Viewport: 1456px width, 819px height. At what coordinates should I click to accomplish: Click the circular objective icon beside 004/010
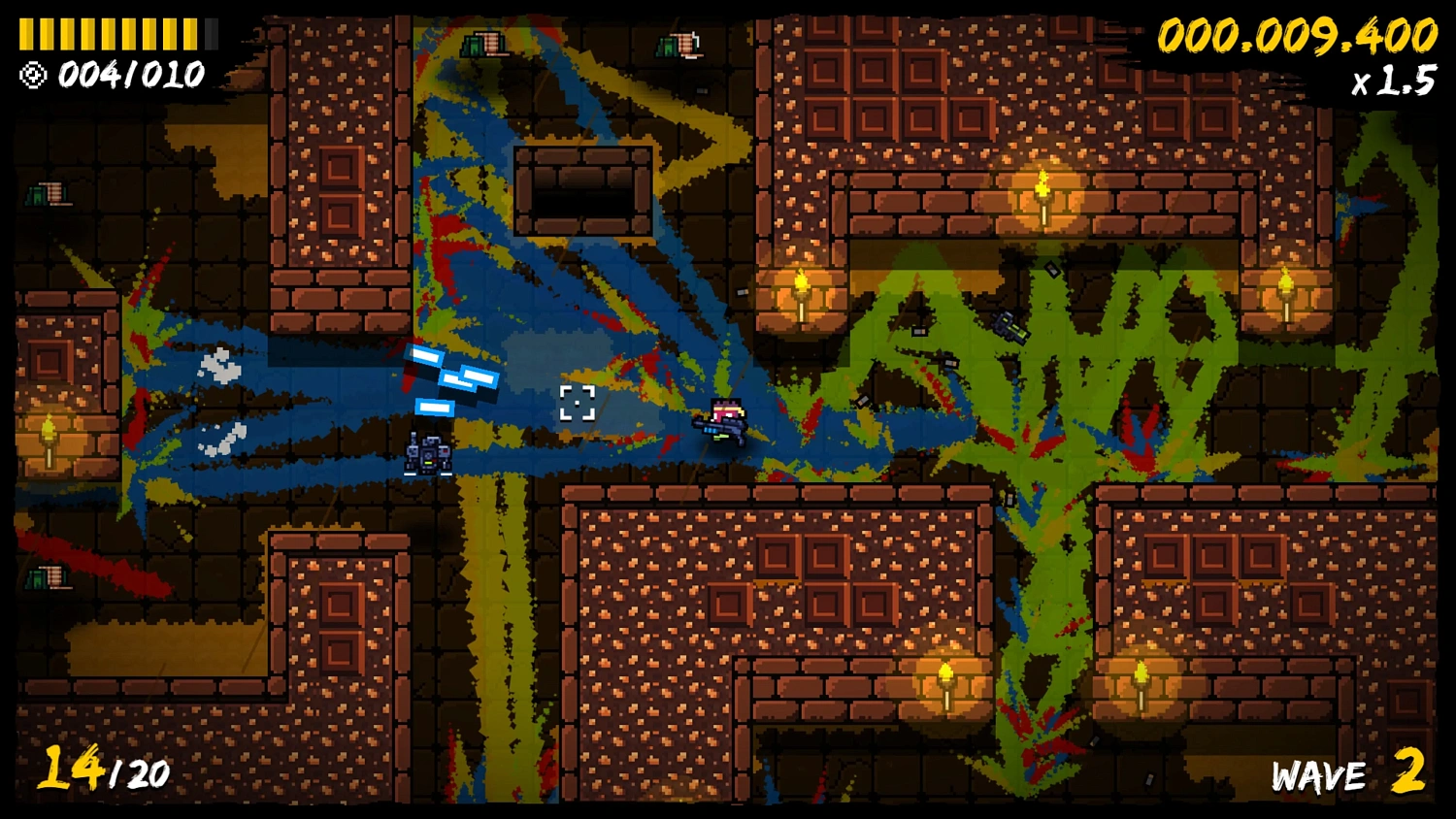click(x=31, y=74)
